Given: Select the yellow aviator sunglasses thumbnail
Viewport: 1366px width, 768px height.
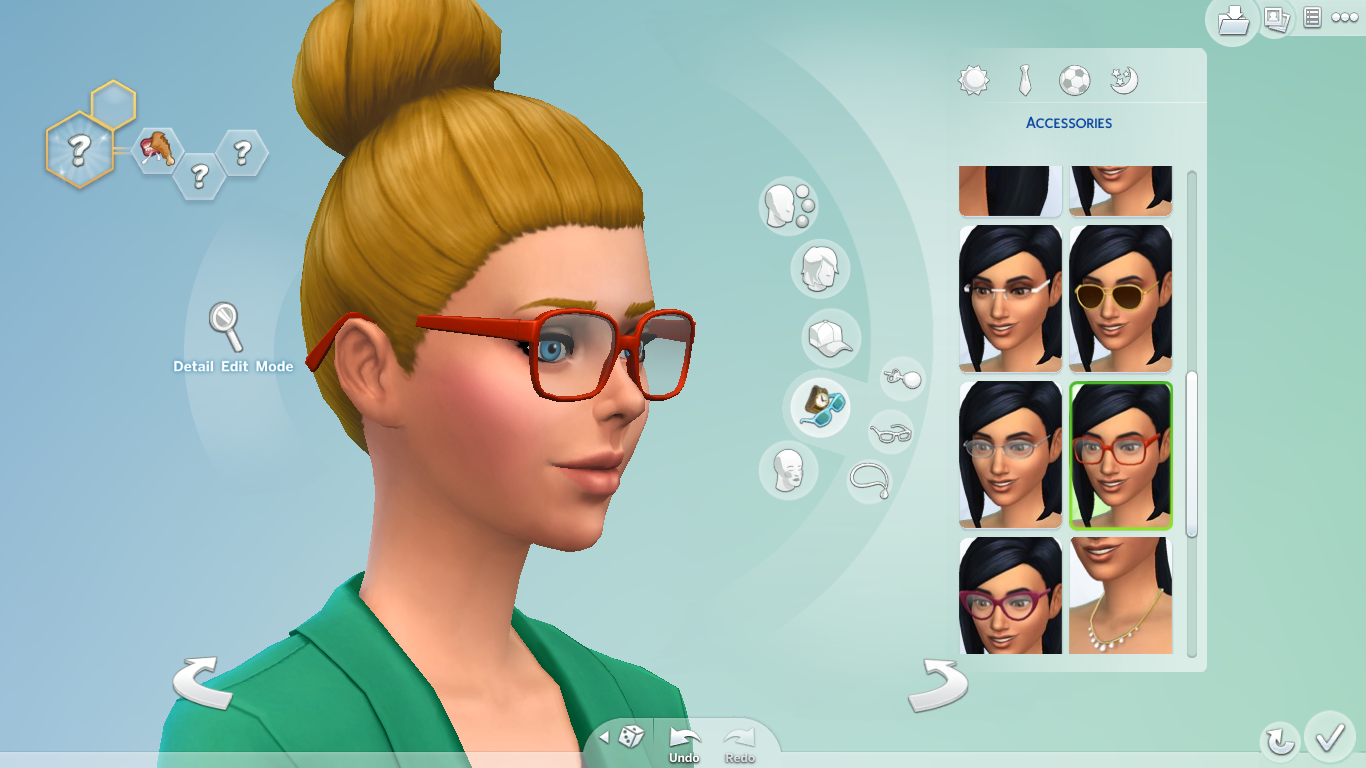Looking at the screenshot, I should [x=1119, y=298].
